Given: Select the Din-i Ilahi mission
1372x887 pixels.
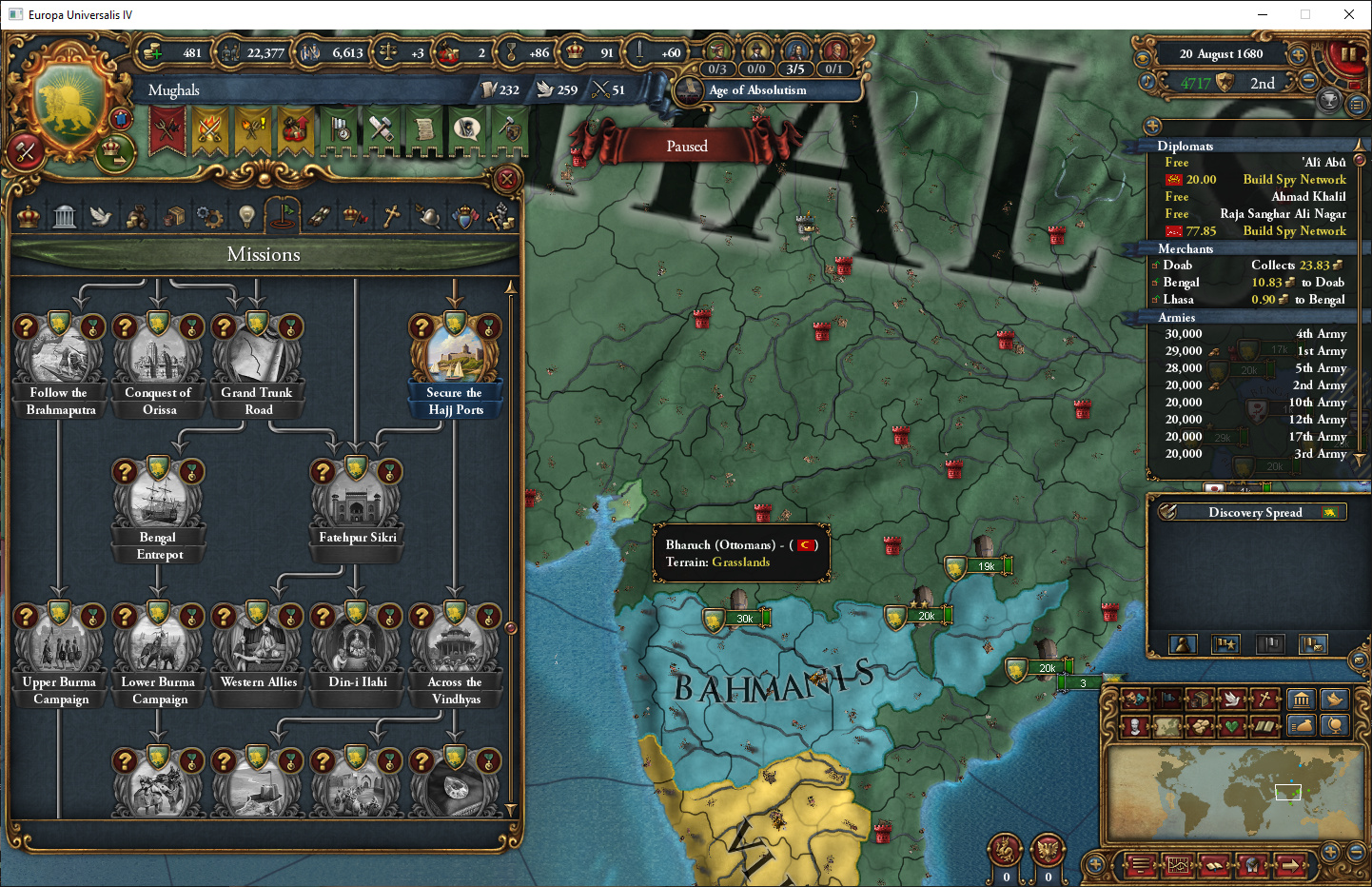Looking at the screenshot, I should tap(357, 646).
